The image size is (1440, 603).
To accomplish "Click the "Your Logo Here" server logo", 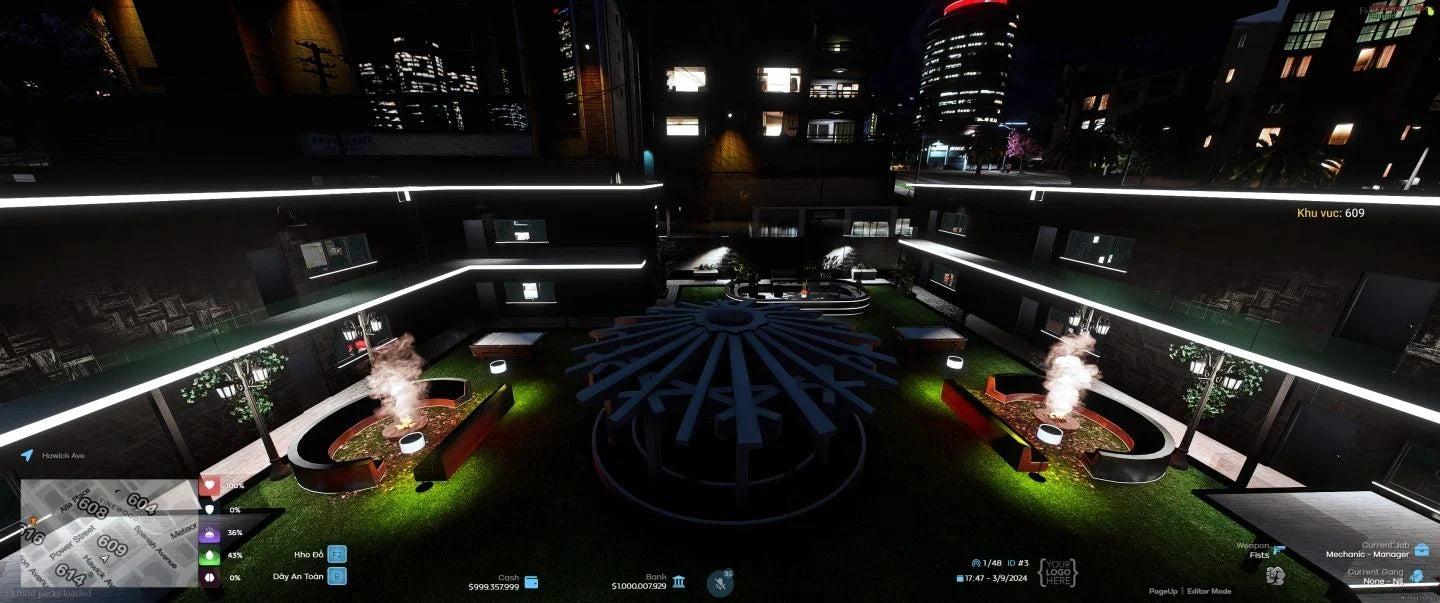I will [x=1057, y=573].
